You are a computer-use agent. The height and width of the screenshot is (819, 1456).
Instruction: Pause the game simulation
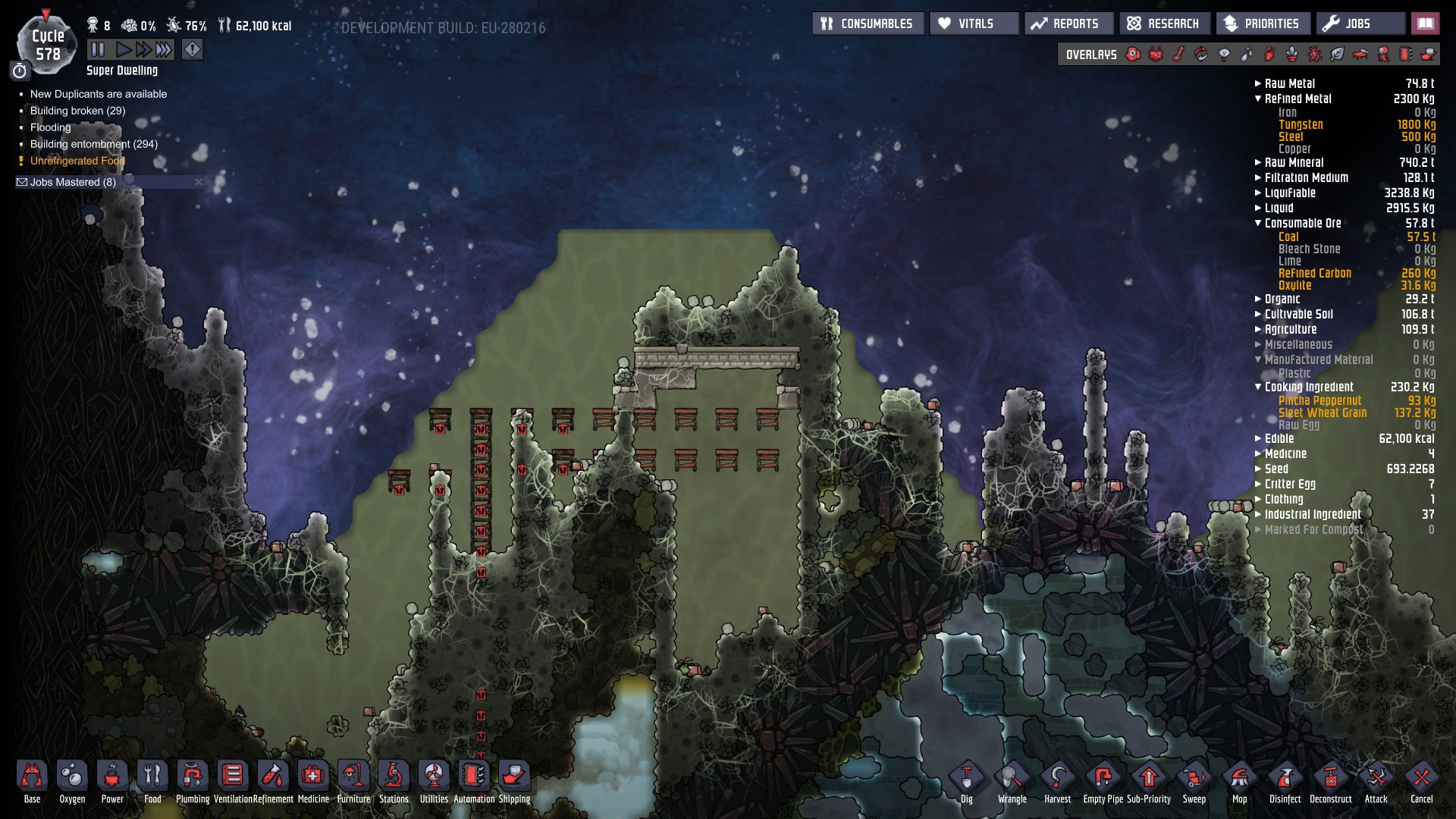(x=98, y=50)
